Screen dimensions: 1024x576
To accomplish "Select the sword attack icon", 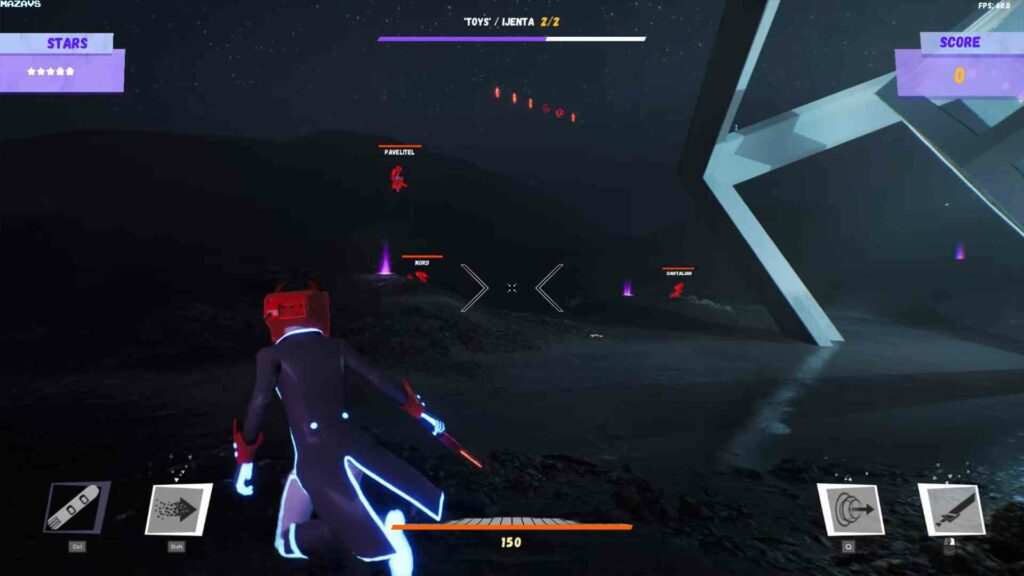I will [x=950, y=509].
